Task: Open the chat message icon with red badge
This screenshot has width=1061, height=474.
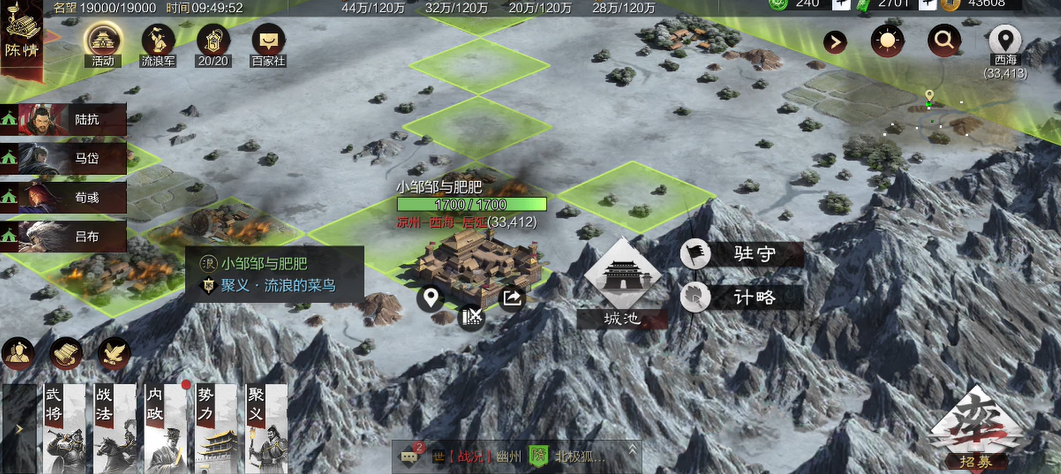Action: tap(409, 456)
